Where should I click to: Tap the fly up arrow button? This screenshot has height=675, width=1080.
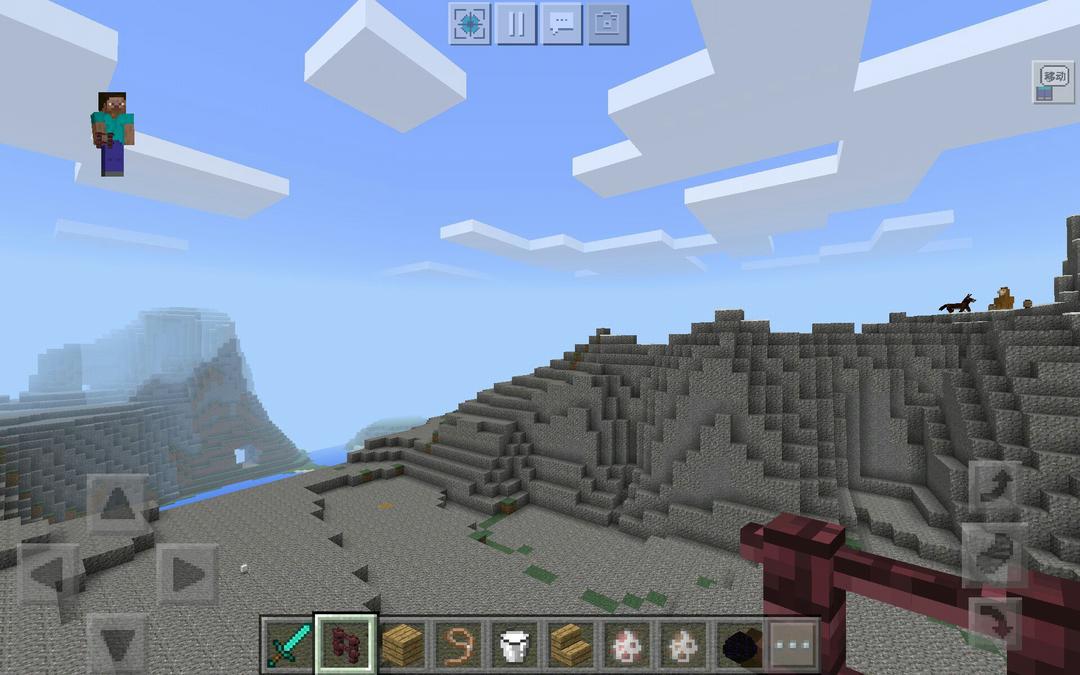995,487
